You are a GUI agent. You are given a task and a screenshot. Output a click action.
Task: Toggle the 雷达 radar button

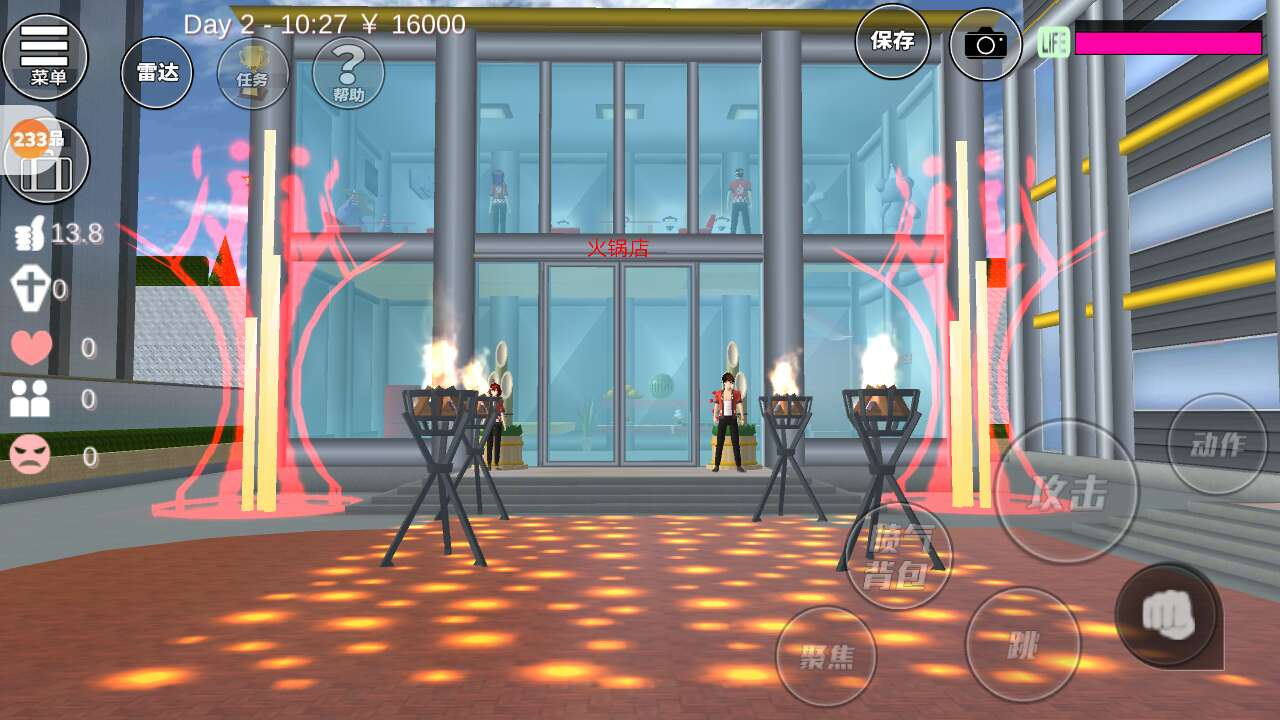coord(157,72)
